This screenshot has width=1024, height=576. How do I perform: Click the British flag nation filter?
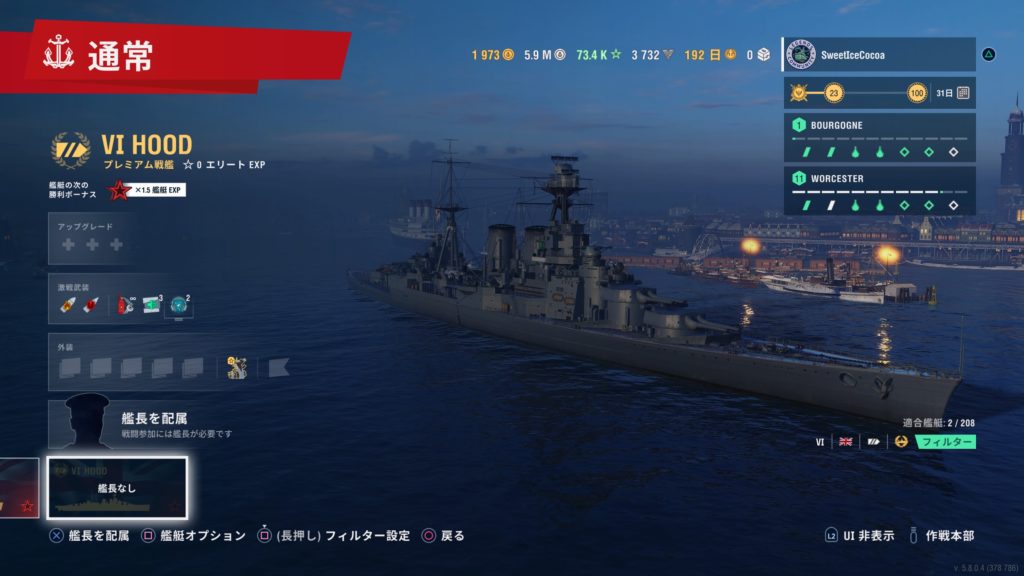pos(845,442)
